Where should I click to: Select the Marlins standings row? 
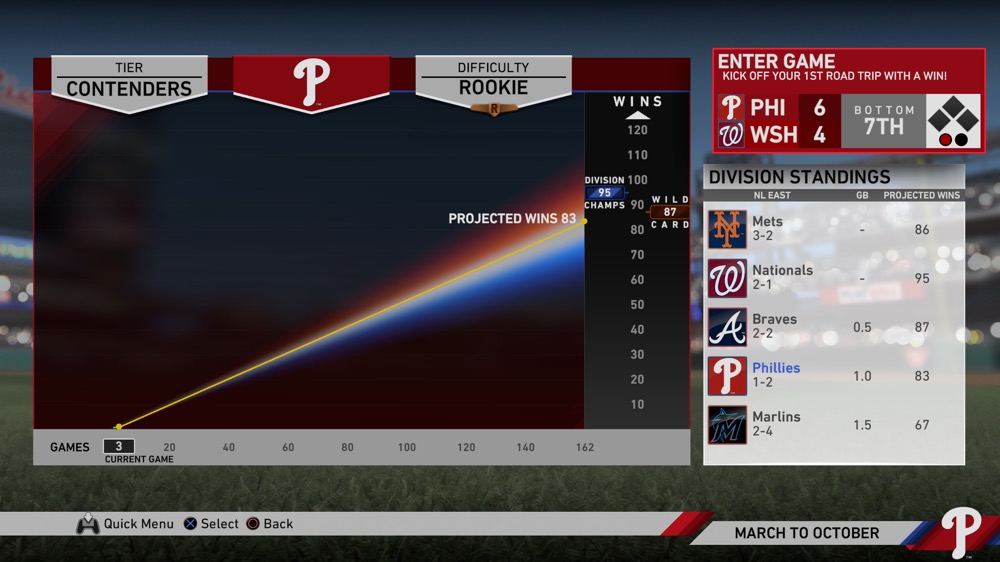pos(834,425)
